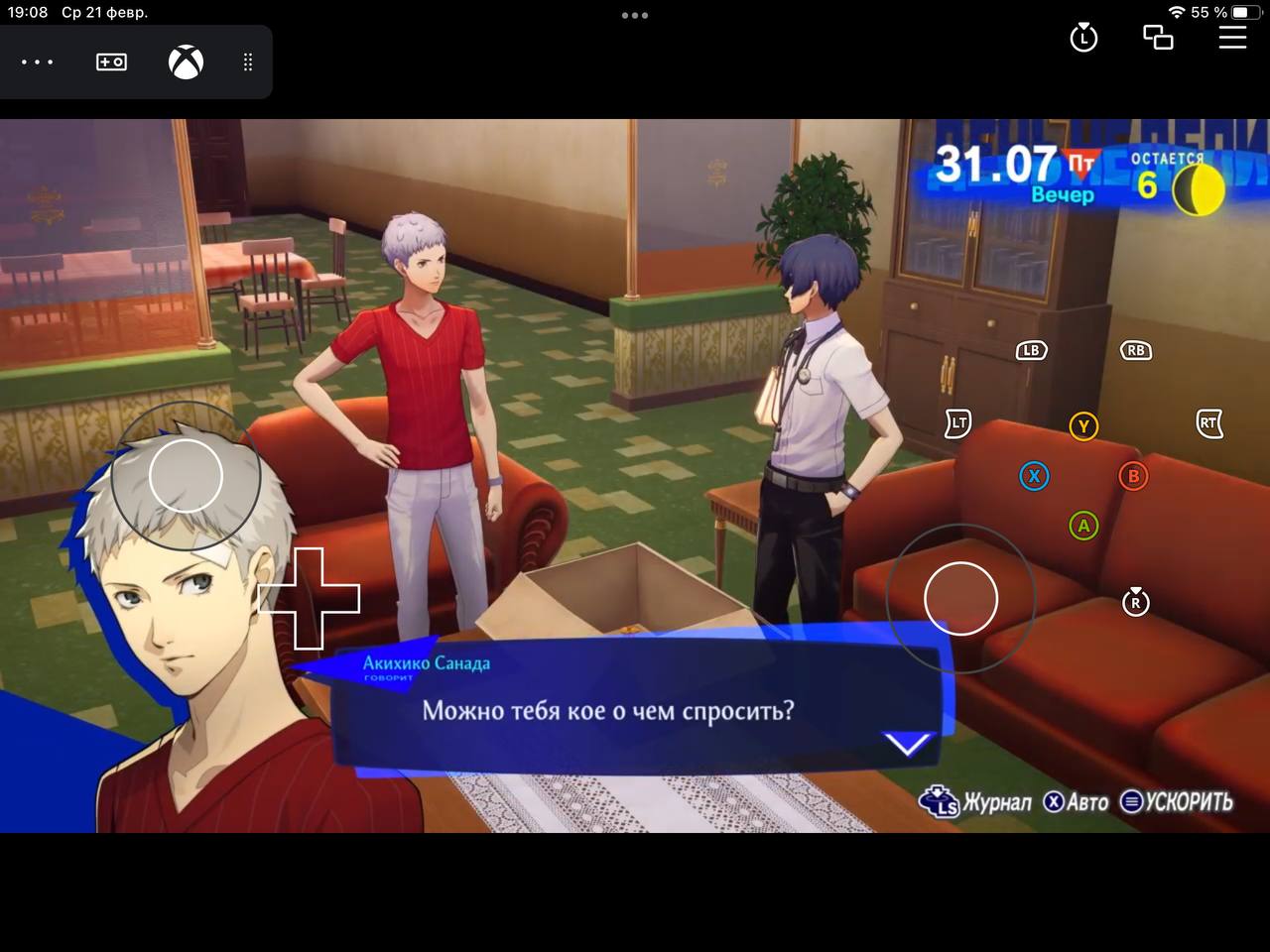Open the Xbox logo overlay menu
The height and width of the screenshot is (952, 1270).
click(x=186, y=62)
